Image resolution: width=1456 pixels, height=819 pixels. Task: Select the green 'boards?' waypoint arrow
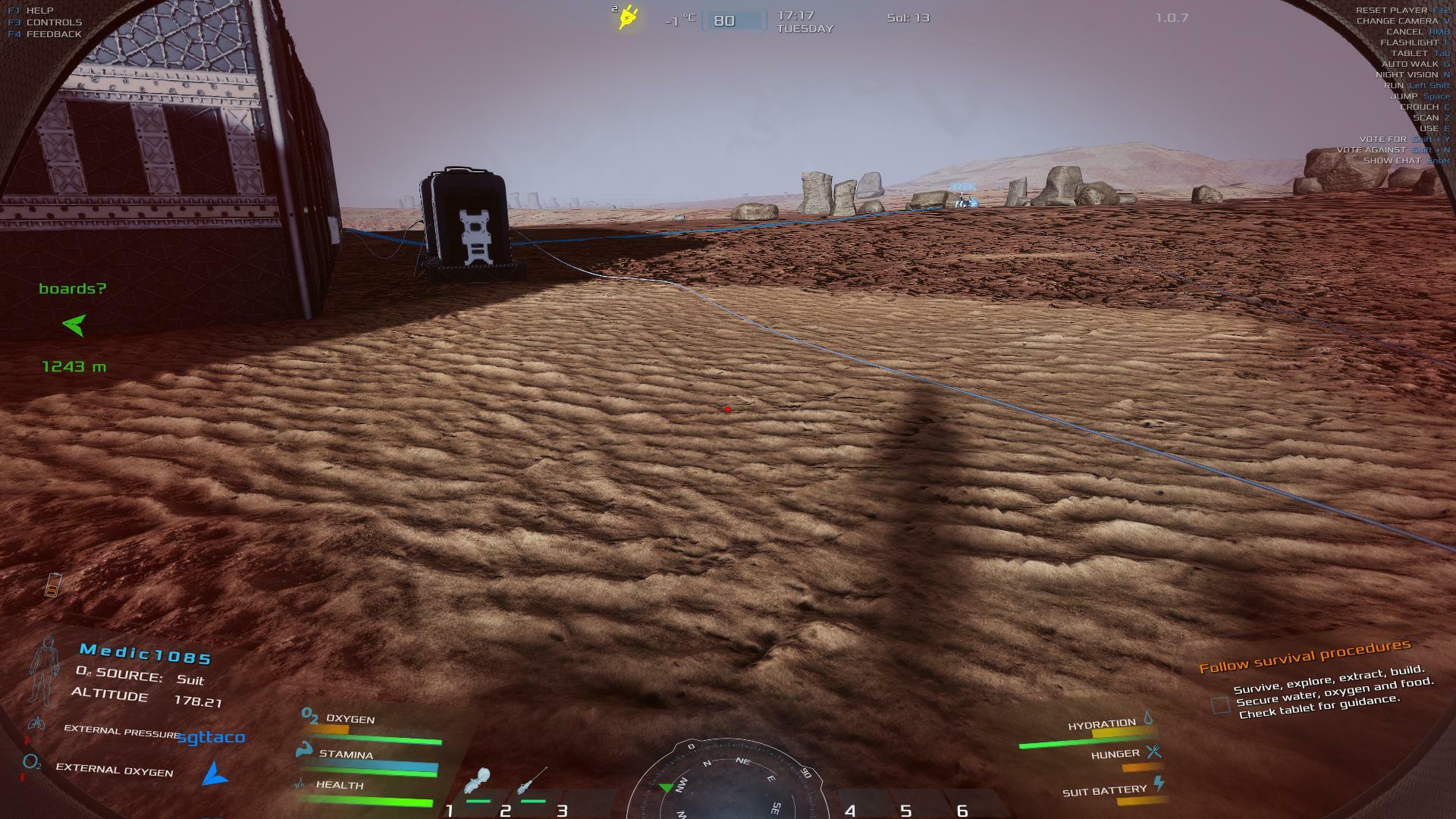[74, 325]
